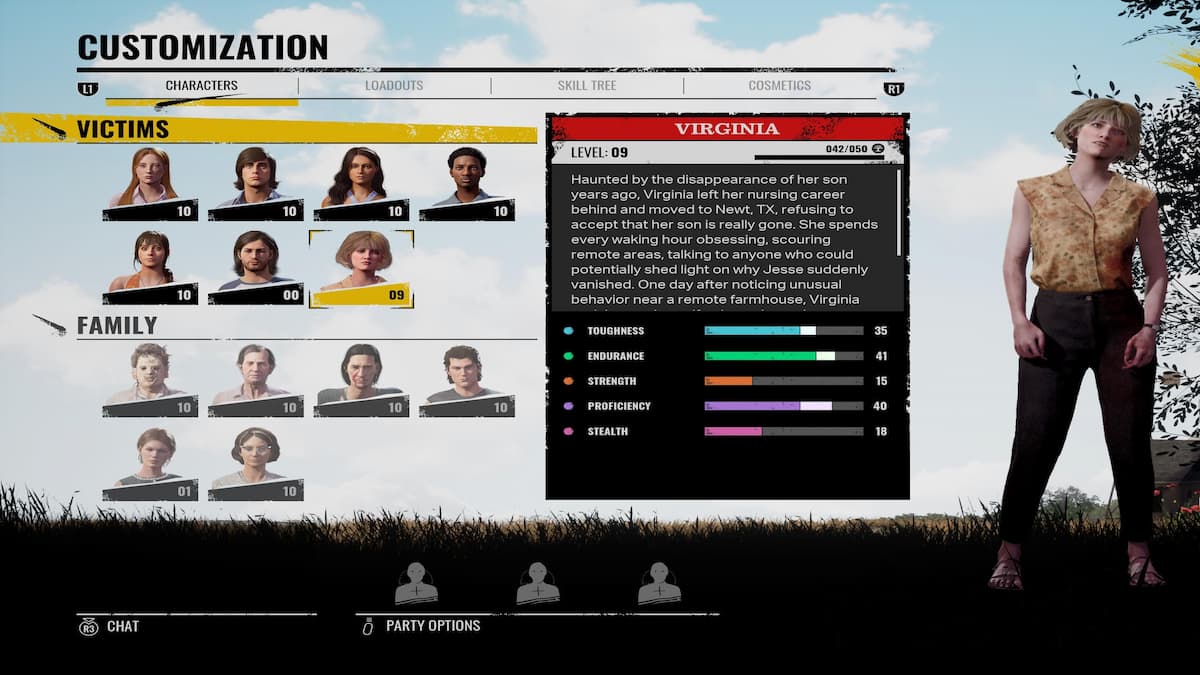Choose Johnny with curly dark hair
Screen dimensions: 1200x675
click(467, 380)
